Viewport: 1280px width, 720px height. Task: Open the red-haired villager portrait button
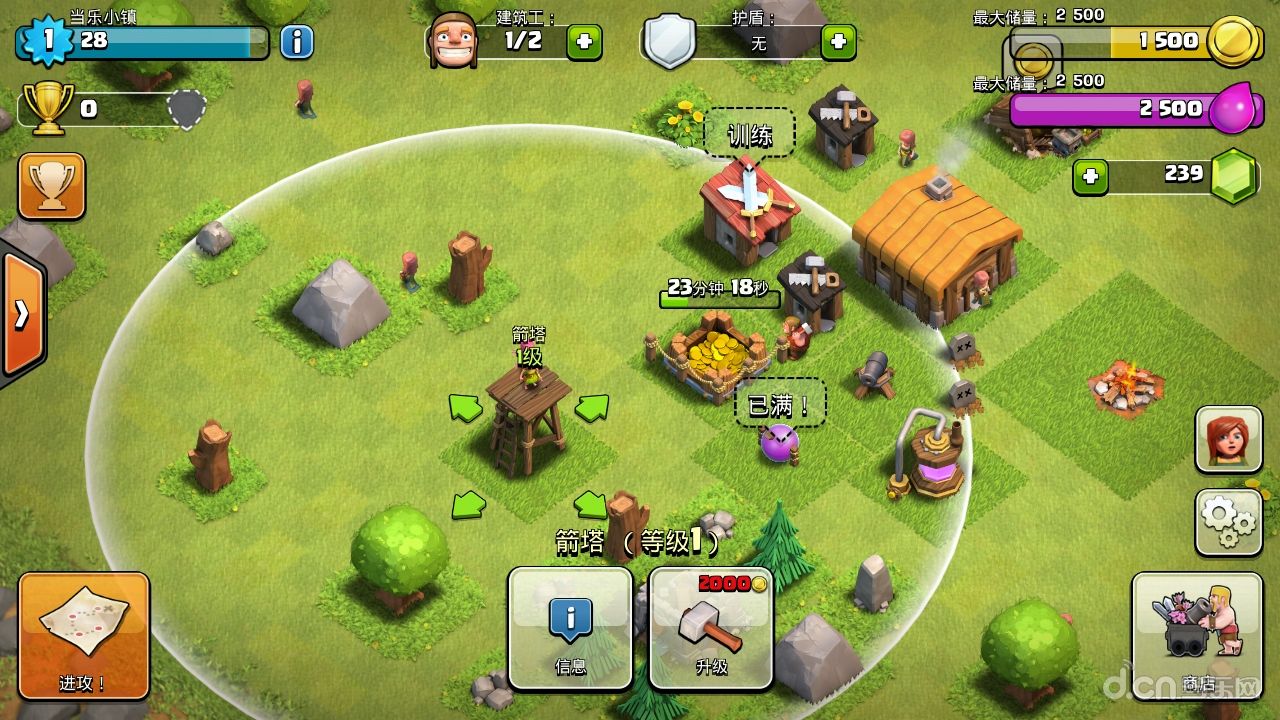pyautogui.click(x=1228, y=439)
